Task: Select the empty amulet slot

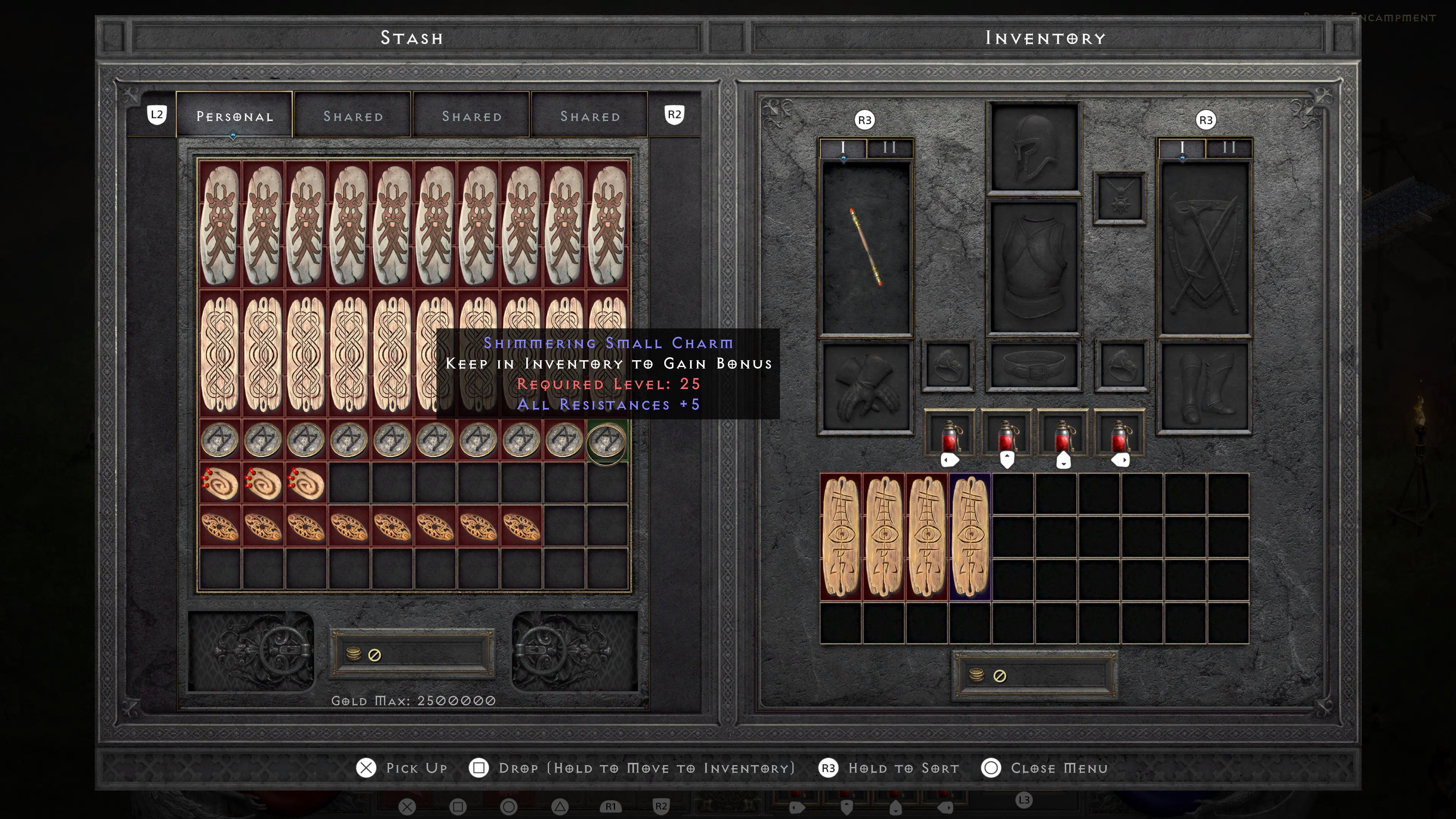Action: tap(1119, 198)
